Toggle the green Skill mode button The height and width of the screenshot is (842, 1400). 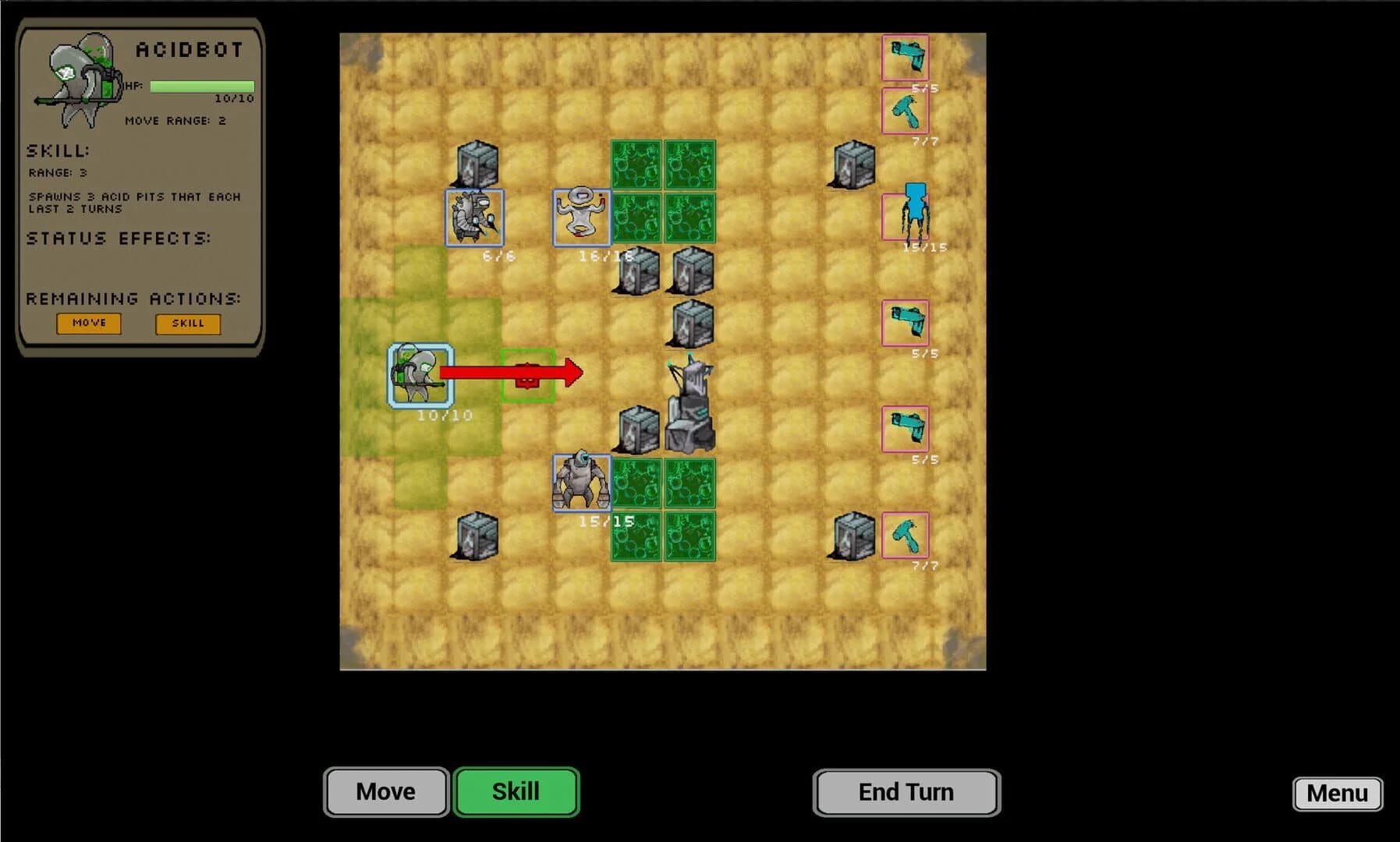click(516, 791)
